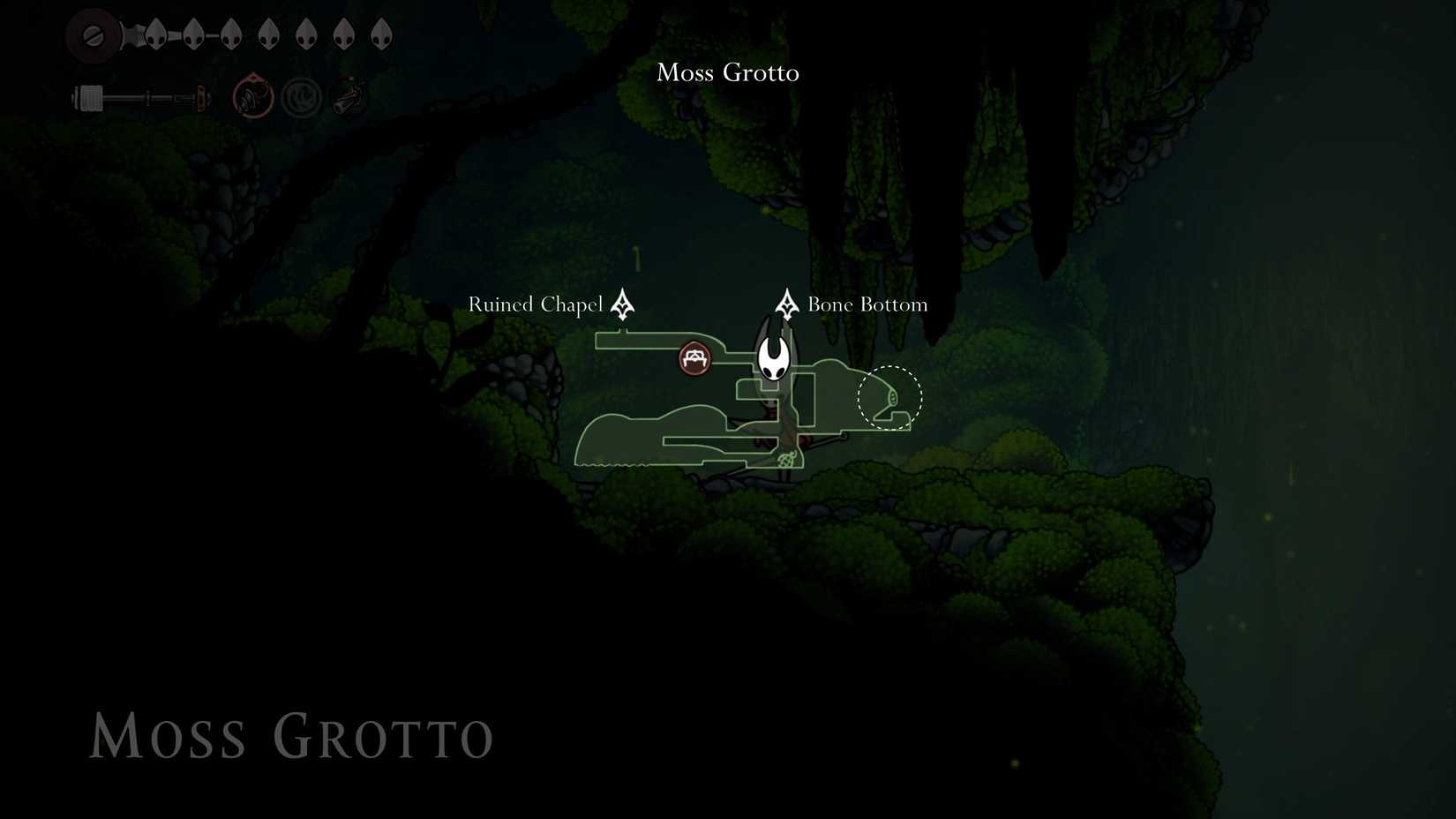This screenshot has width=1456, height=819.
Task: Click the Moss Grotto area name bottom left
Action: coord(291,737)
